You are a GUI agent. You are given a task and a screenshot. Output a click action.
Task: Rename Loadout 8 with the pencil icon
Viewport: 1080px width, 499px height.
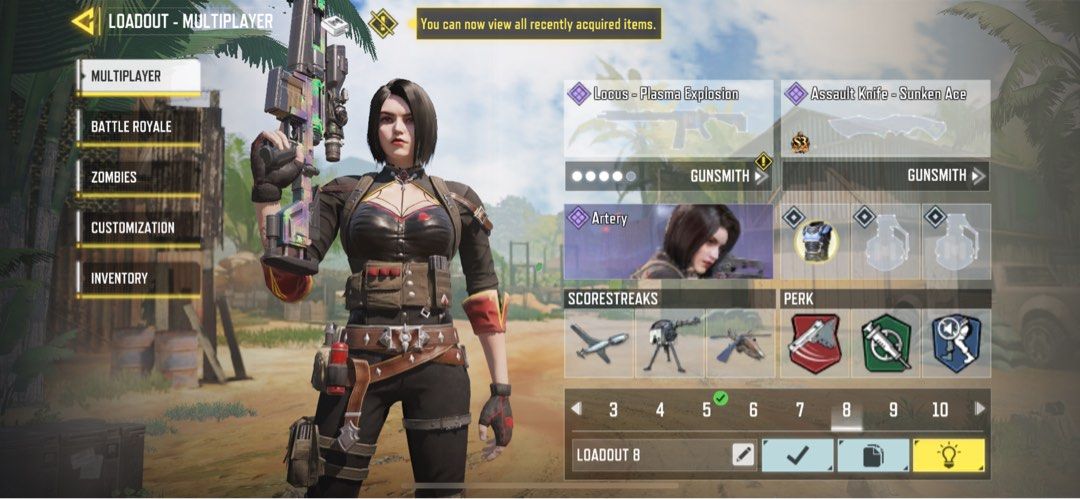click(x=742, y=455)
